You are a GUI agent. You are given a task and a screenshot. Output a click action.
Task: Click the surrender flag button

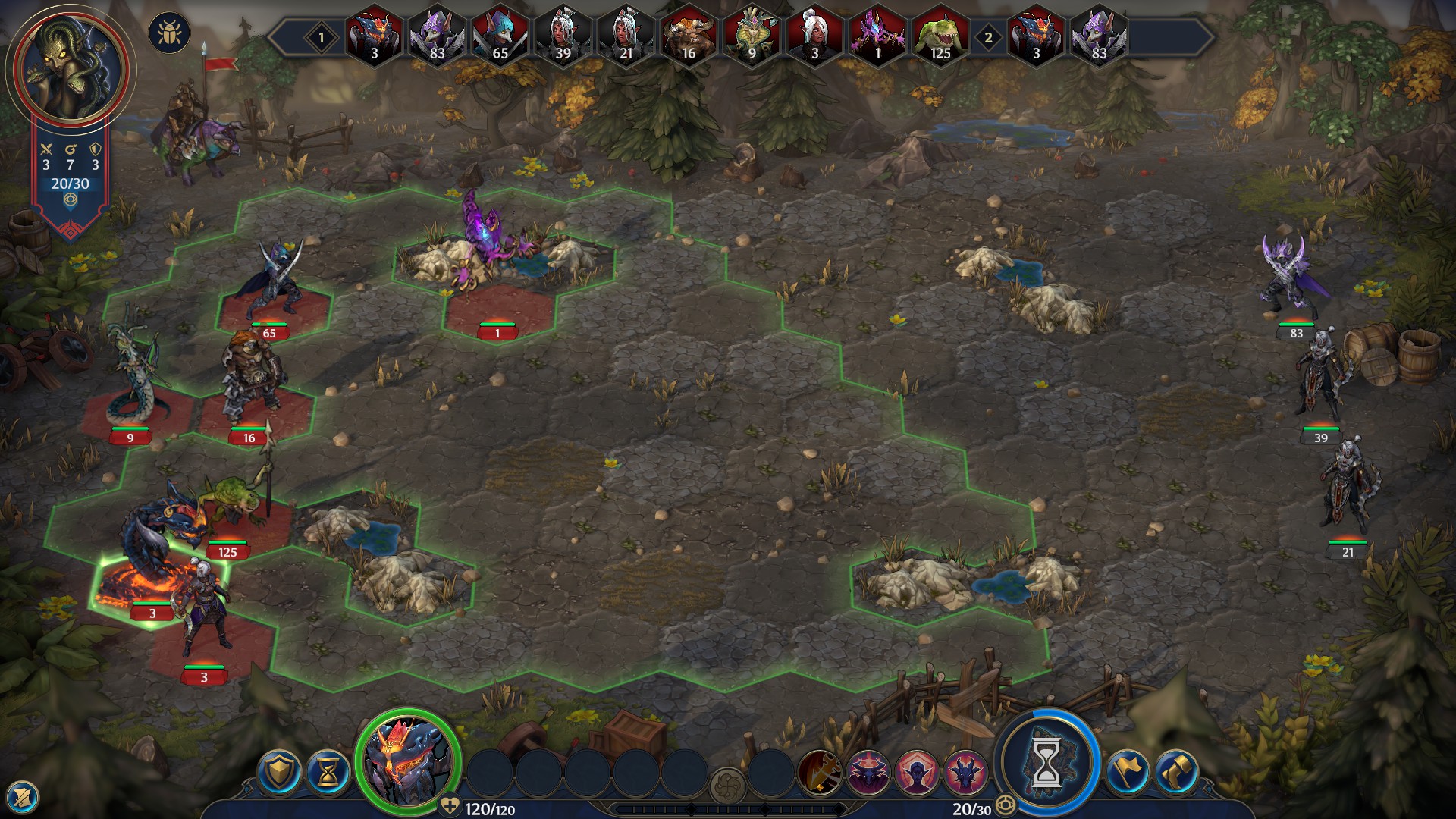(x=1127, y=772)
